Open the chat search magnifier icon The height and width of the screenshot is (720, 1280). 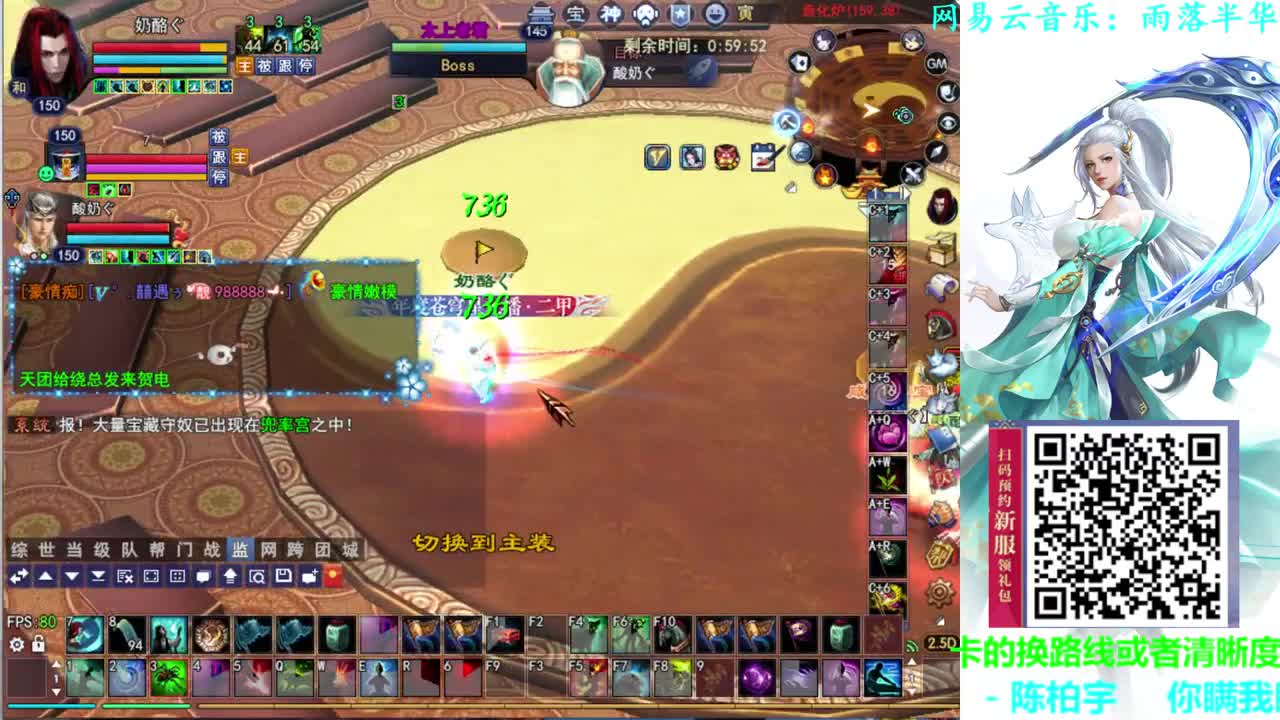[x=259, y=578]
